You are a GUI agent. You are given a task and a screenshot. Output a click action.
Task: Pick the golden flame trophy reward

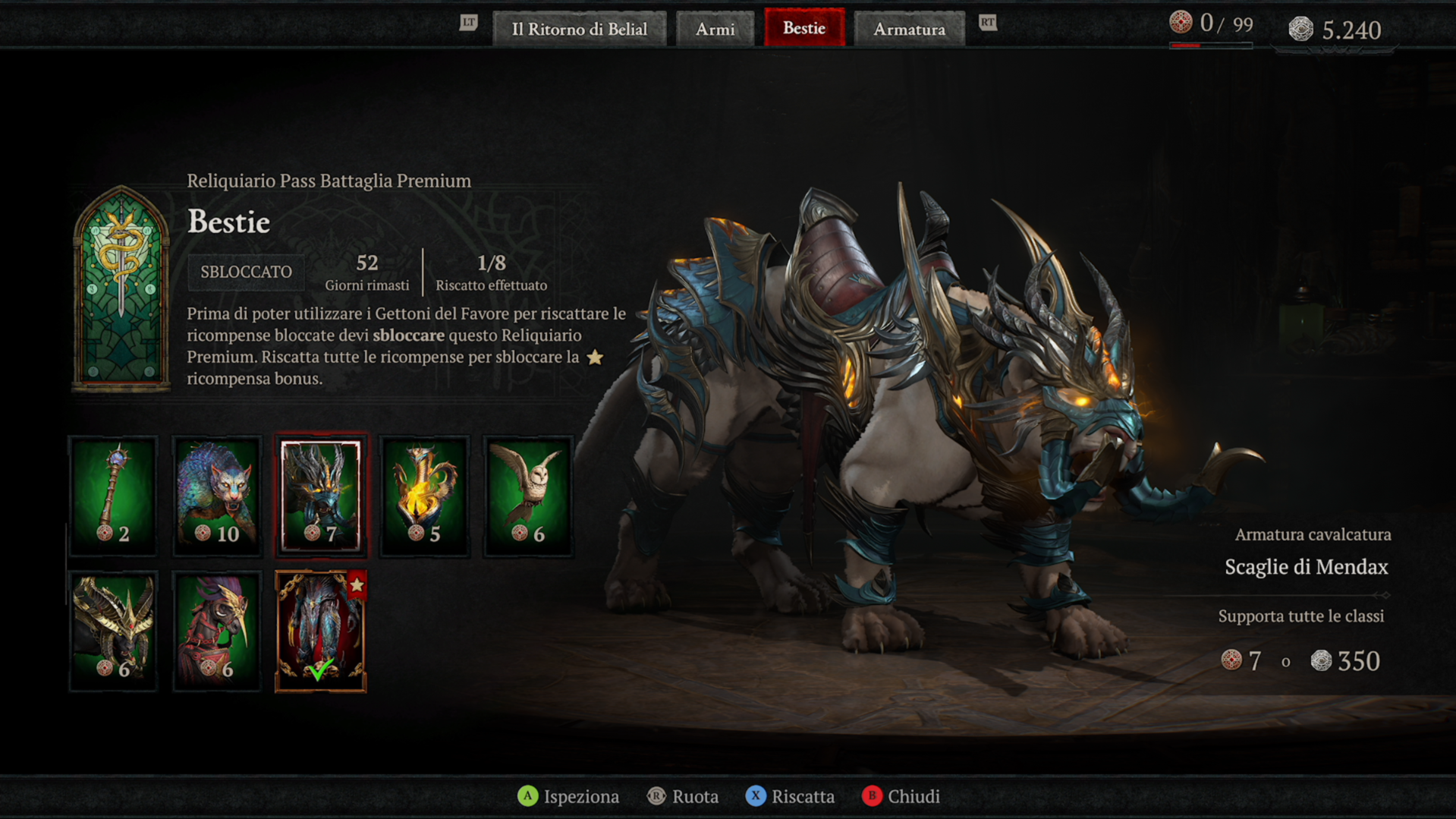click(x=424, y=496)
